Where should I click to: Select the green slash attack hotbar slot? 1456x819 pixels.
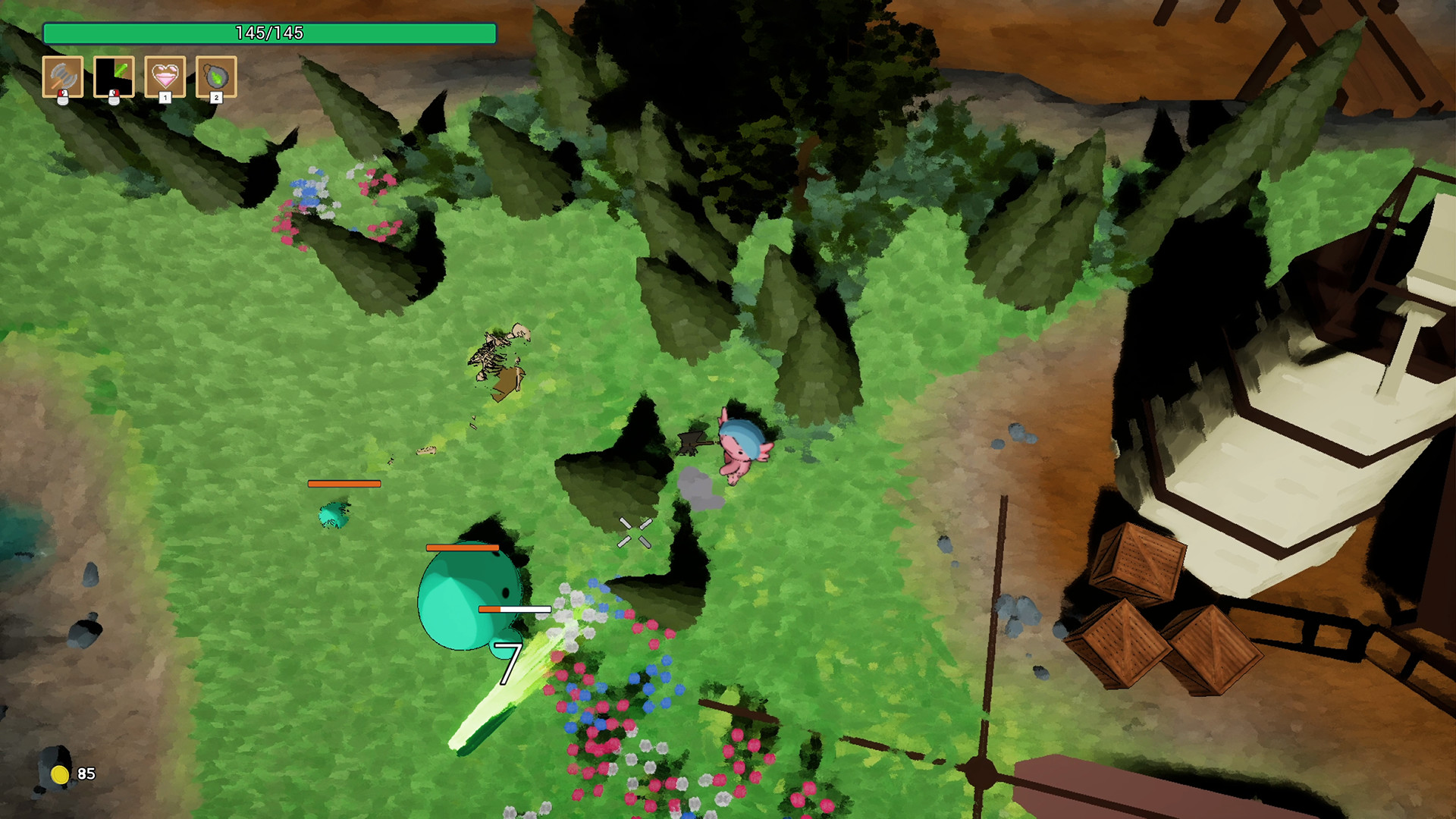115,76
